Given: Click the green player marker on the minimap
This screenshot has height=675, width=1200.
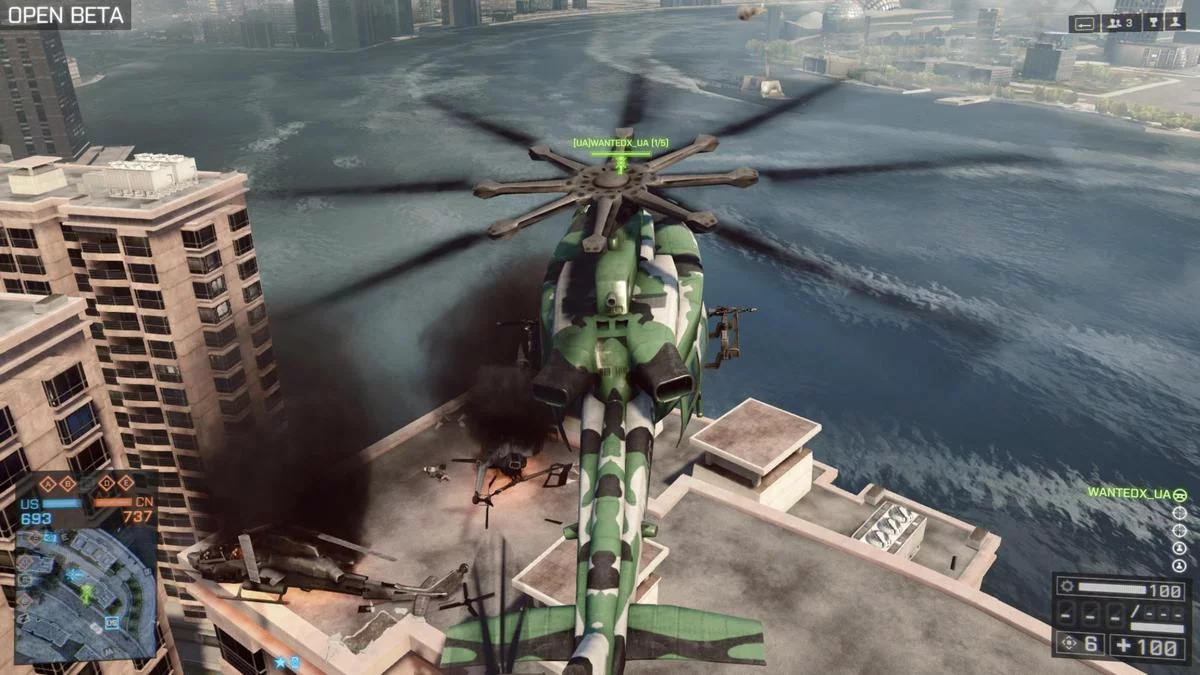Looking at the screenshot, I should coord(87,594).
